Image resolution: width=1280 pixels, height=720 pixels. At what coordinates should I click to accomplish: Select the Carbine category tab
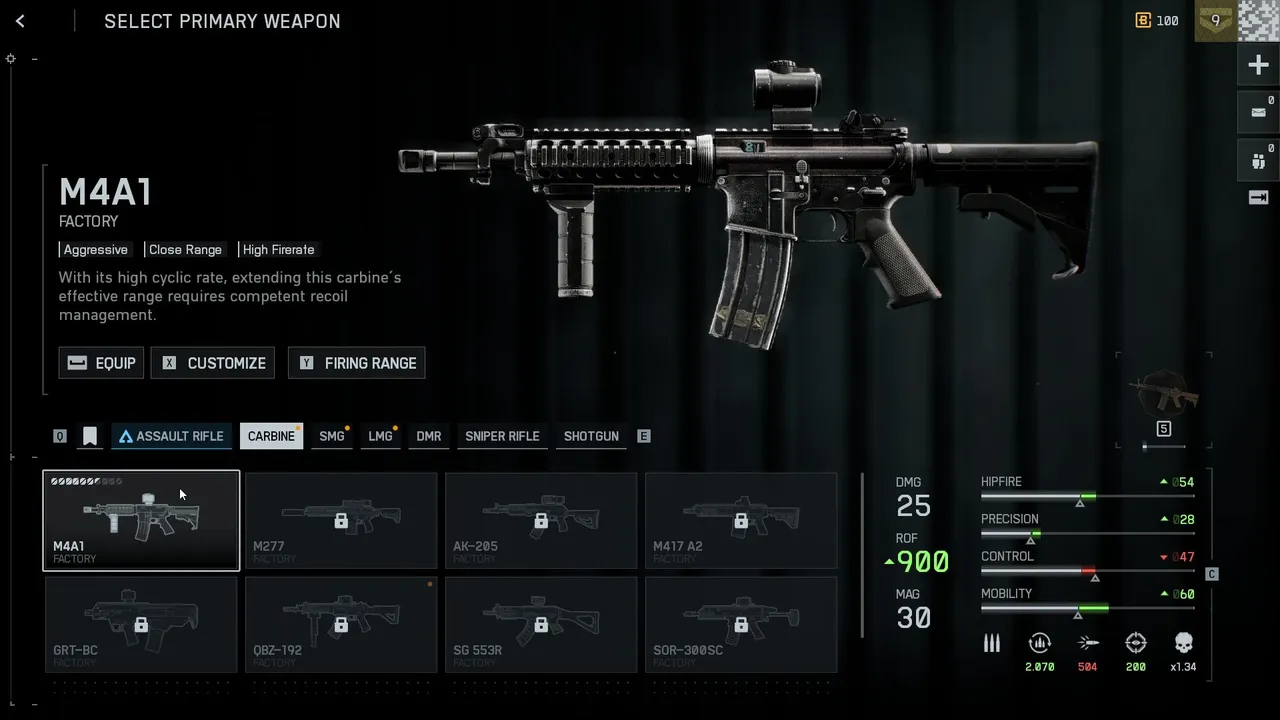(271, 436)
